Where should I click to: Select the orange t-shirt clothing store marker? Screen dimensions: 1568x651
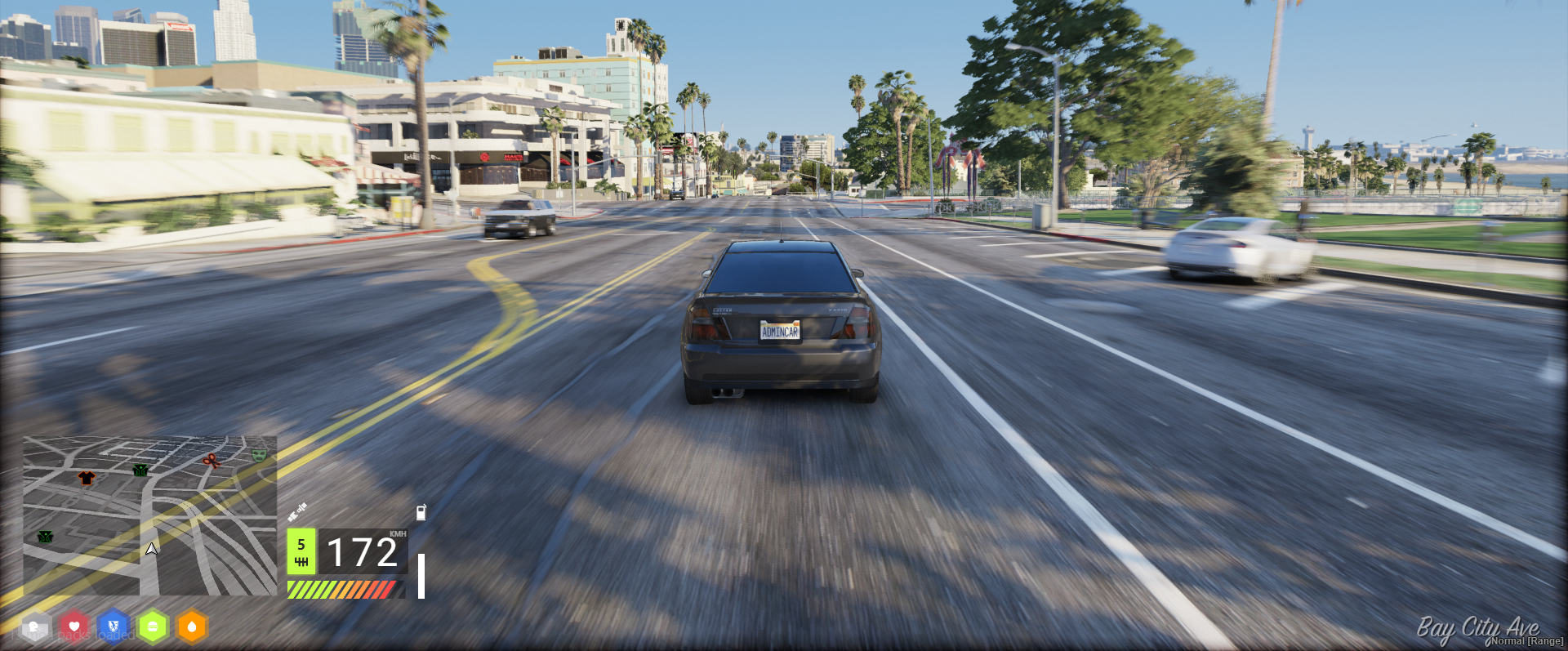[86, 478]
